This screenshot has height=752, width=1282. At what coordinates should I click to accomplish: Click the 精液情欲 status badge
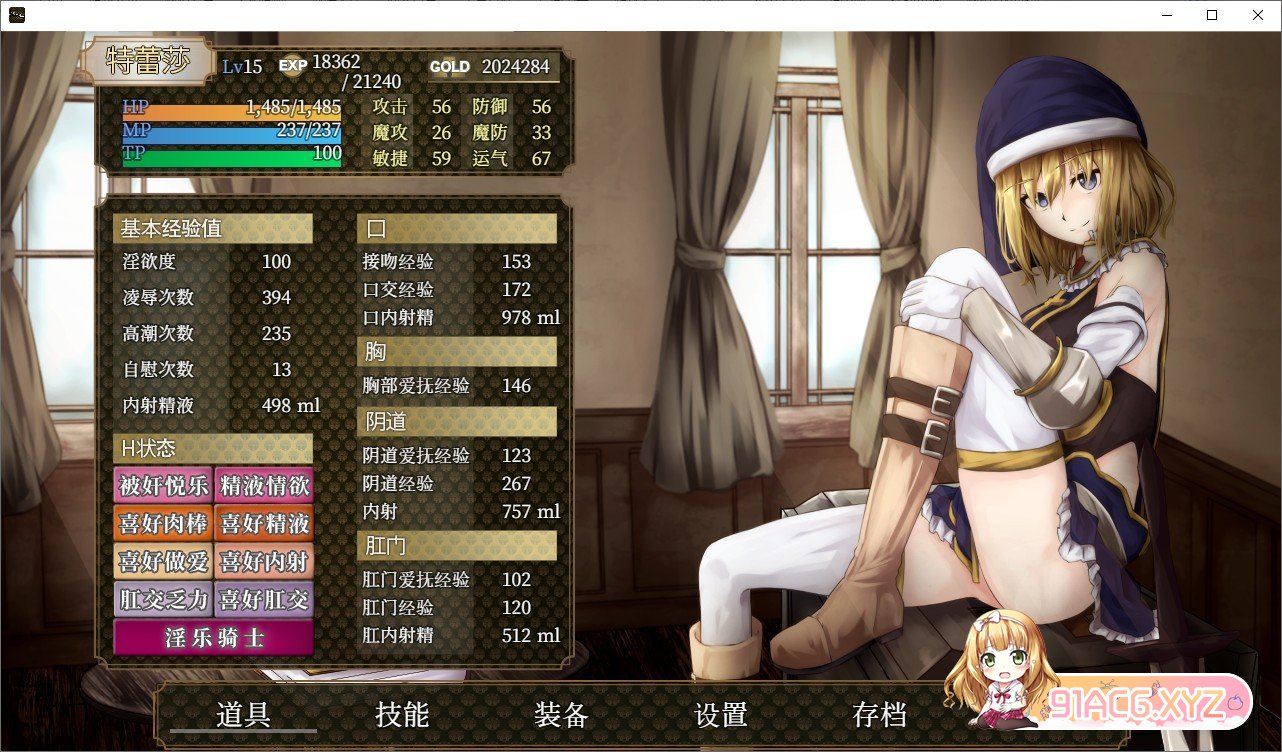(262, 485)
